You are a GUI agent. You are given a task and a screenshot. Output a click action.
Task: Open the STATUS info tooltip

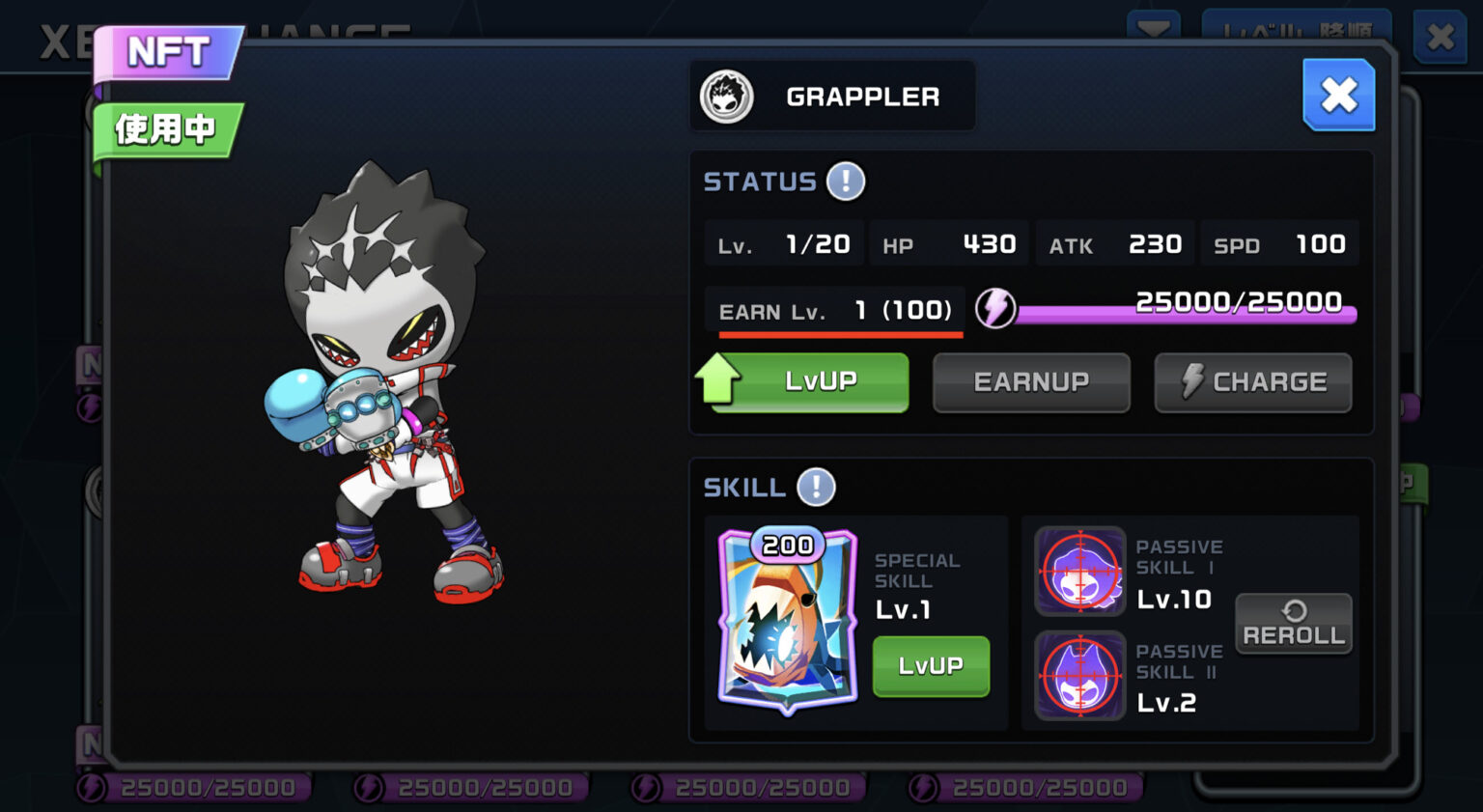tap(846, 182)
